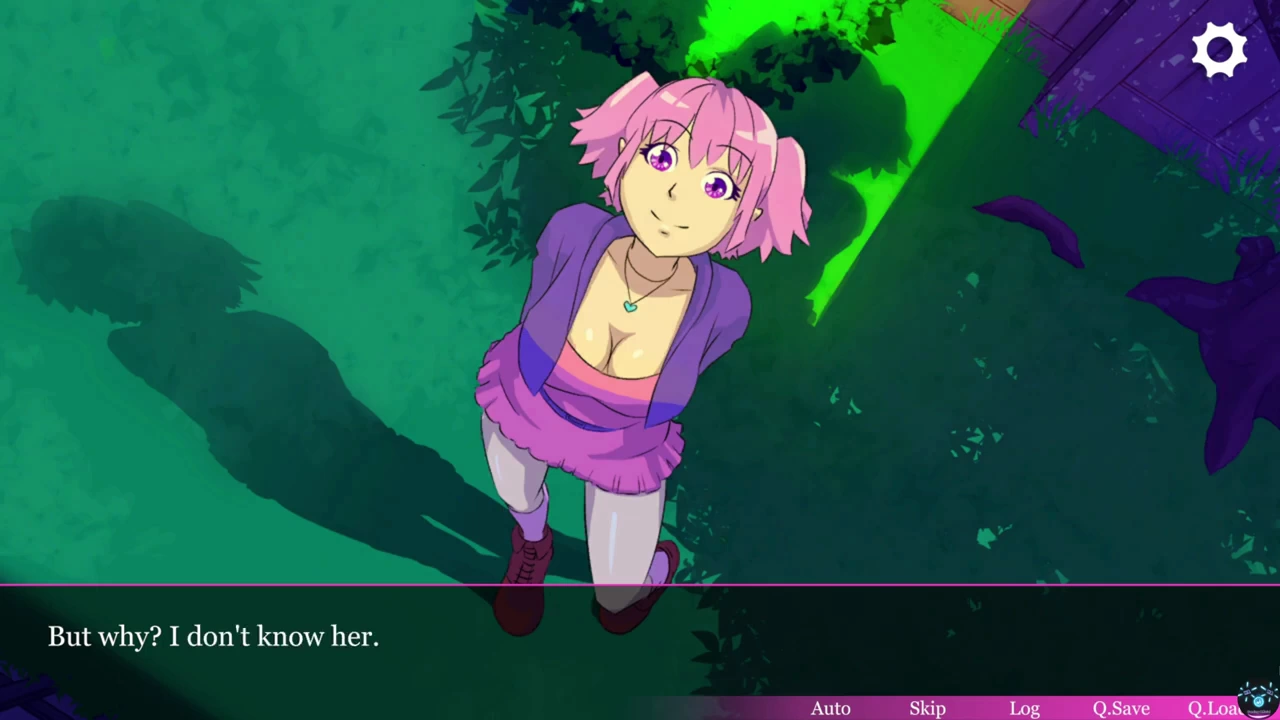The image size is (1280, 720).
Task: Enable Auto dialogue advance
Action: 830,708
